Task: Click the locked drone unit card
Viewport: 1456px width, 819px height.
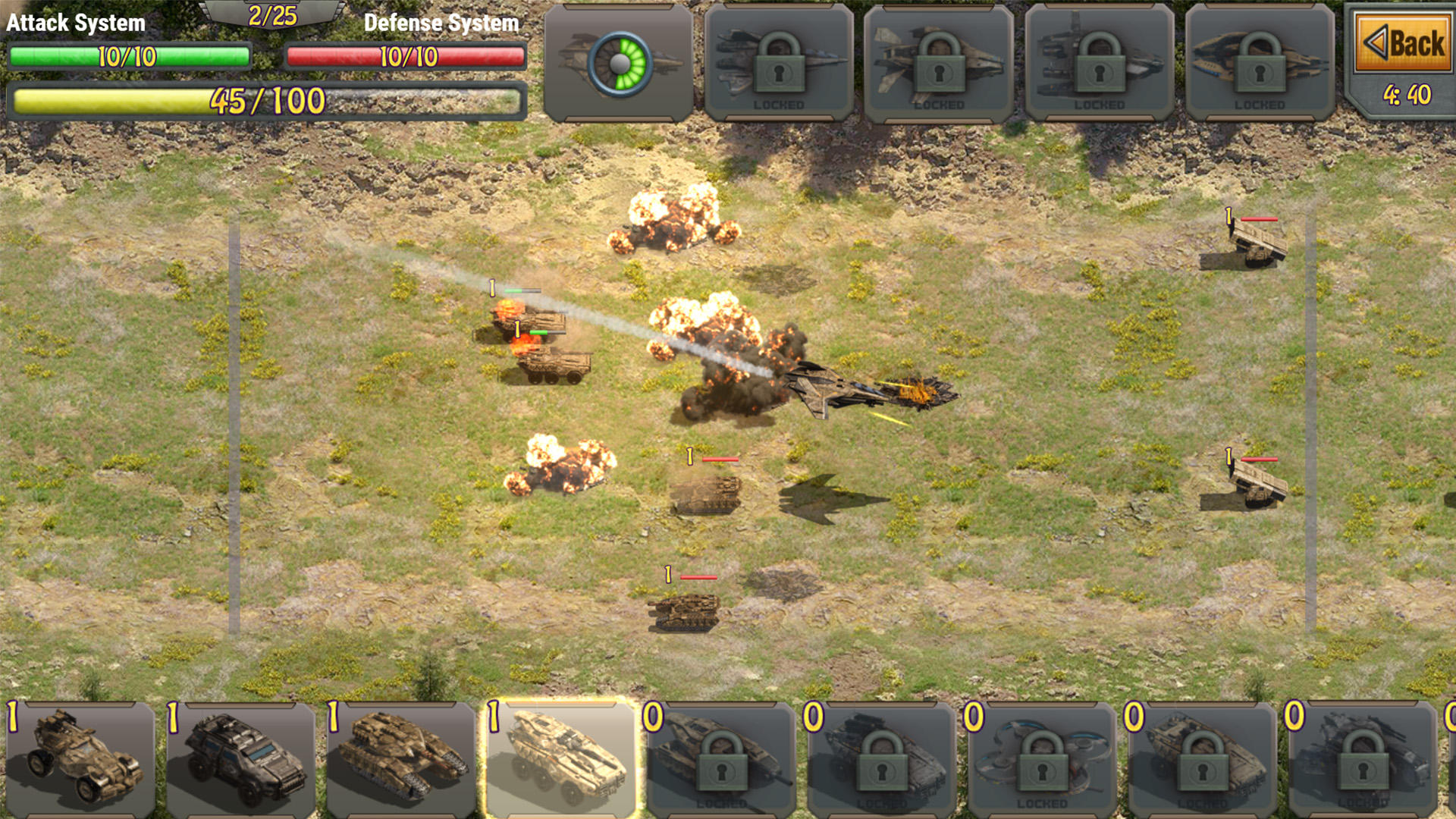Action: 1037,758
